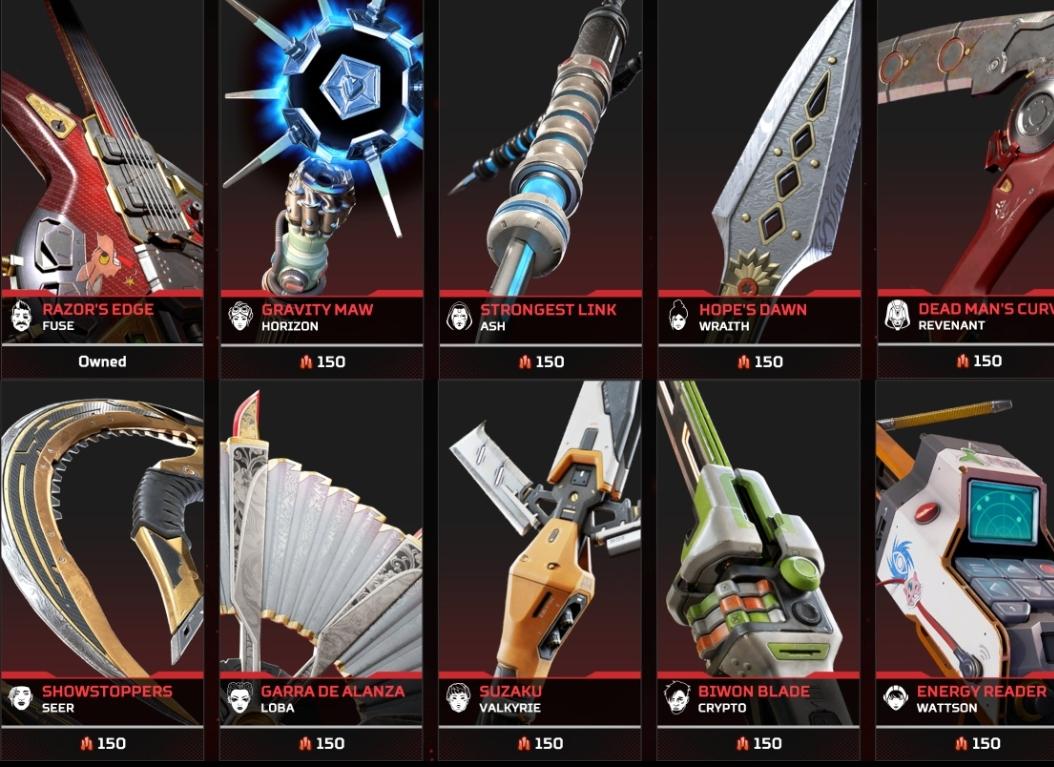This screenshot has height=767, width=1054.
Task: Click the 150 price under Garra De Alanza
Action: [322, 744]
